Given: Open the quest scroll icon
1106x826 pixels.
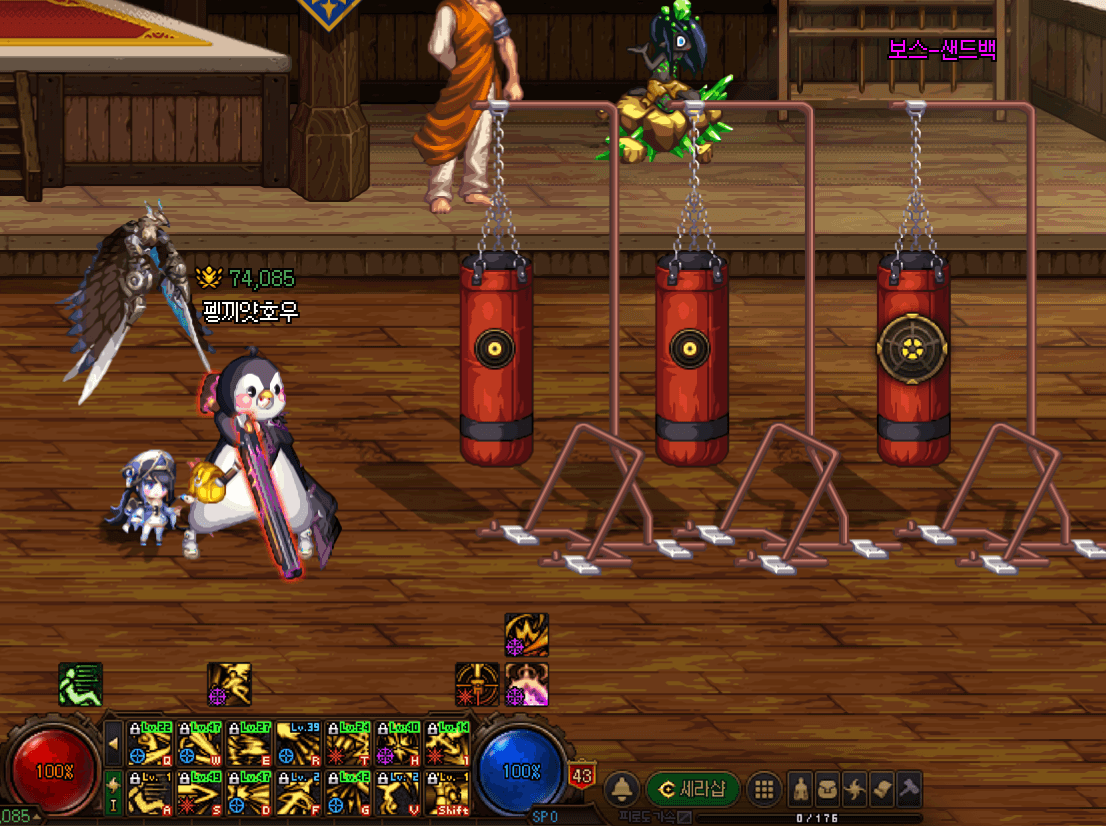Looking at the screenshot, I should click(881, 789).
